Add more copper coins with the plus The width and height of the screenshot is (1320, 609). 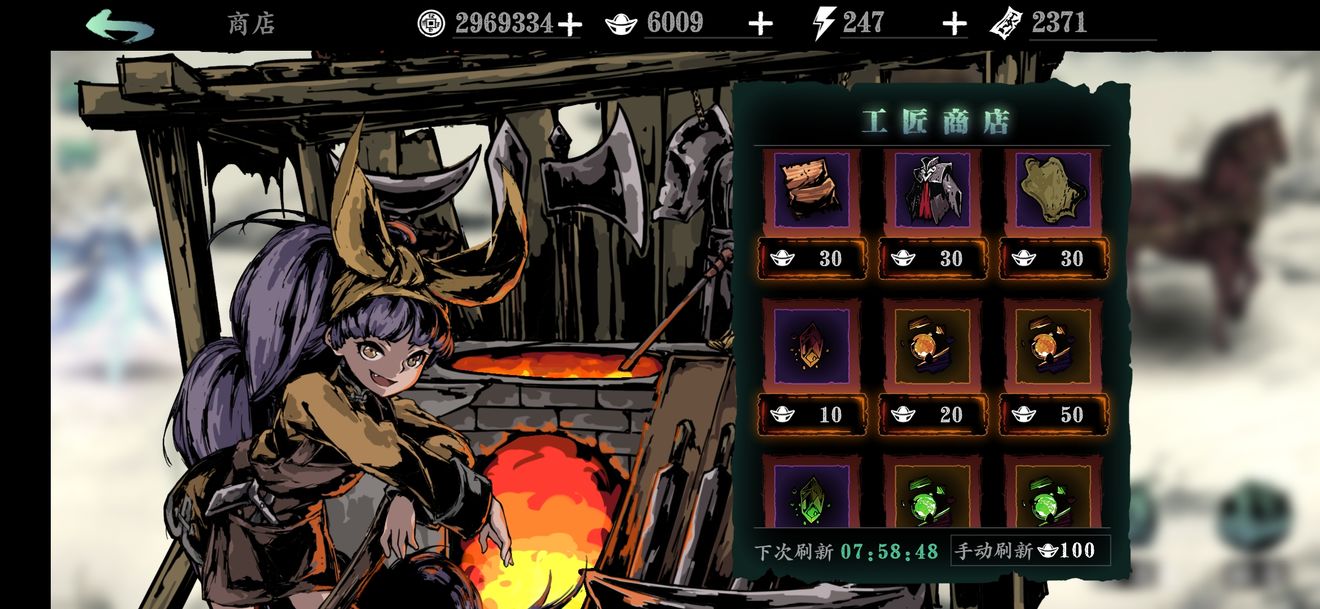pos(569,24)
